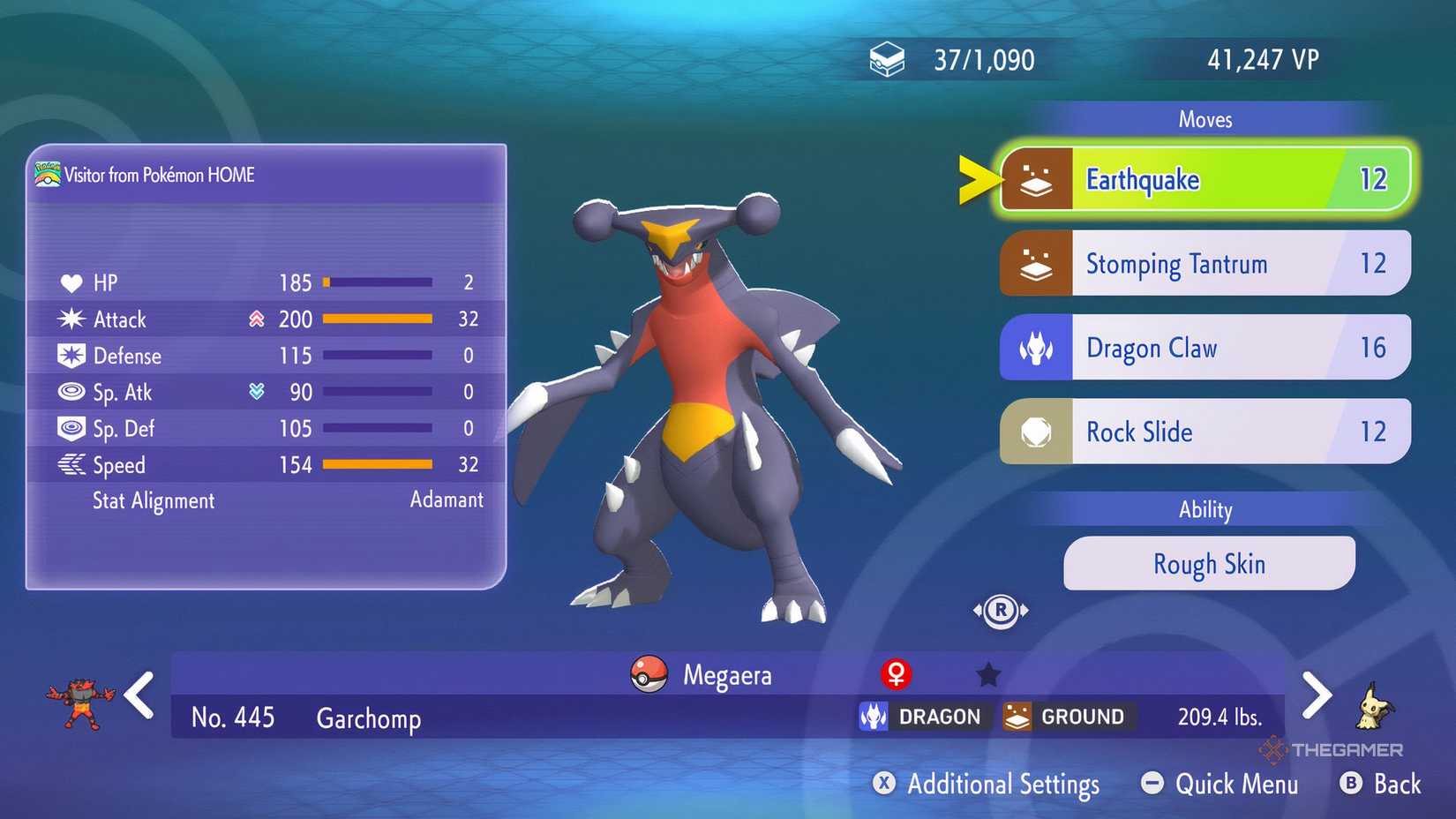Image resolution: width=1456 pixels, height=819 pixels.
Task: Select the Ground-type icon beside Earthquake
Action: tap(1037, 178)
